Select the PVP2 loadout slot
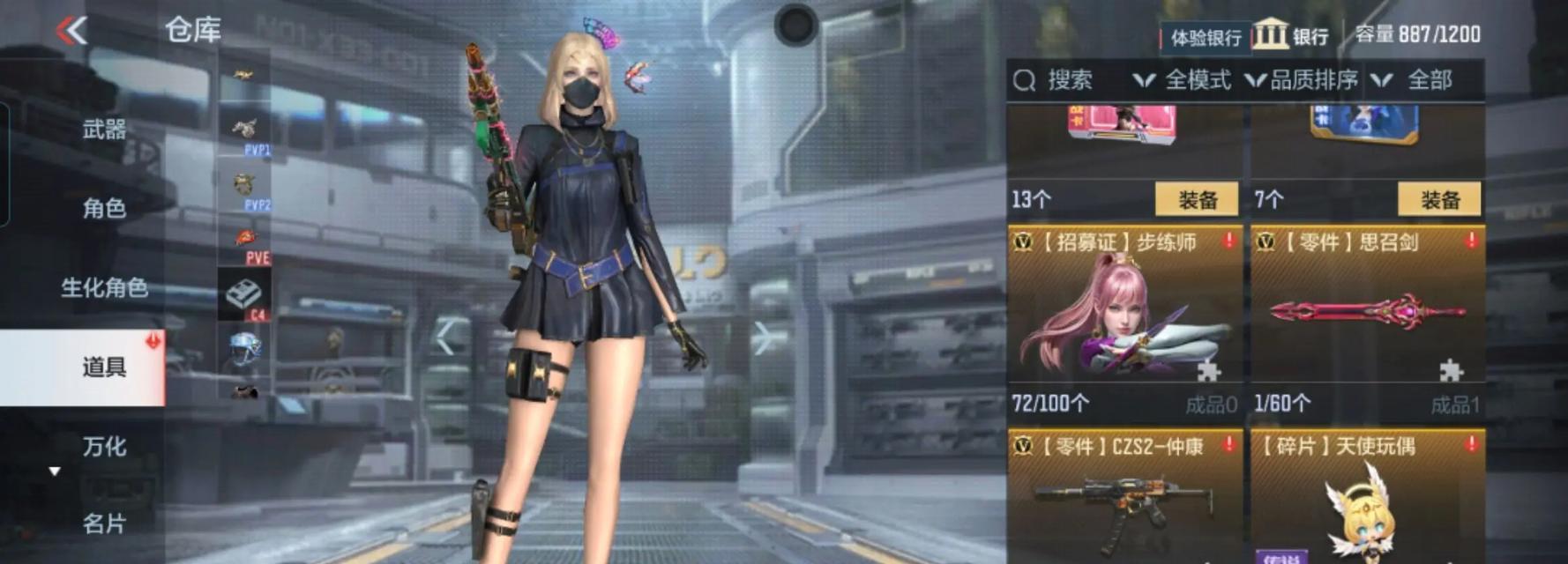 click(x=244, y=189)
